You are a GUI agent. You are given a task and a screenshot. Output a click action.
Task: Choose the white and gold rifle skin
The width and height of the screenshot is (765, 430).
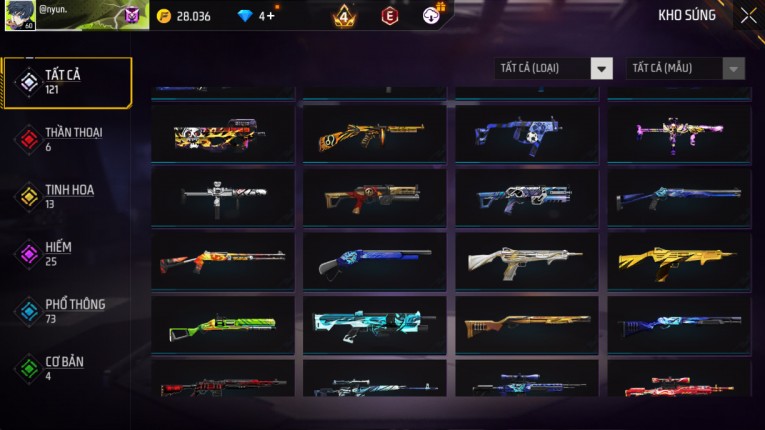coord(526,262)
